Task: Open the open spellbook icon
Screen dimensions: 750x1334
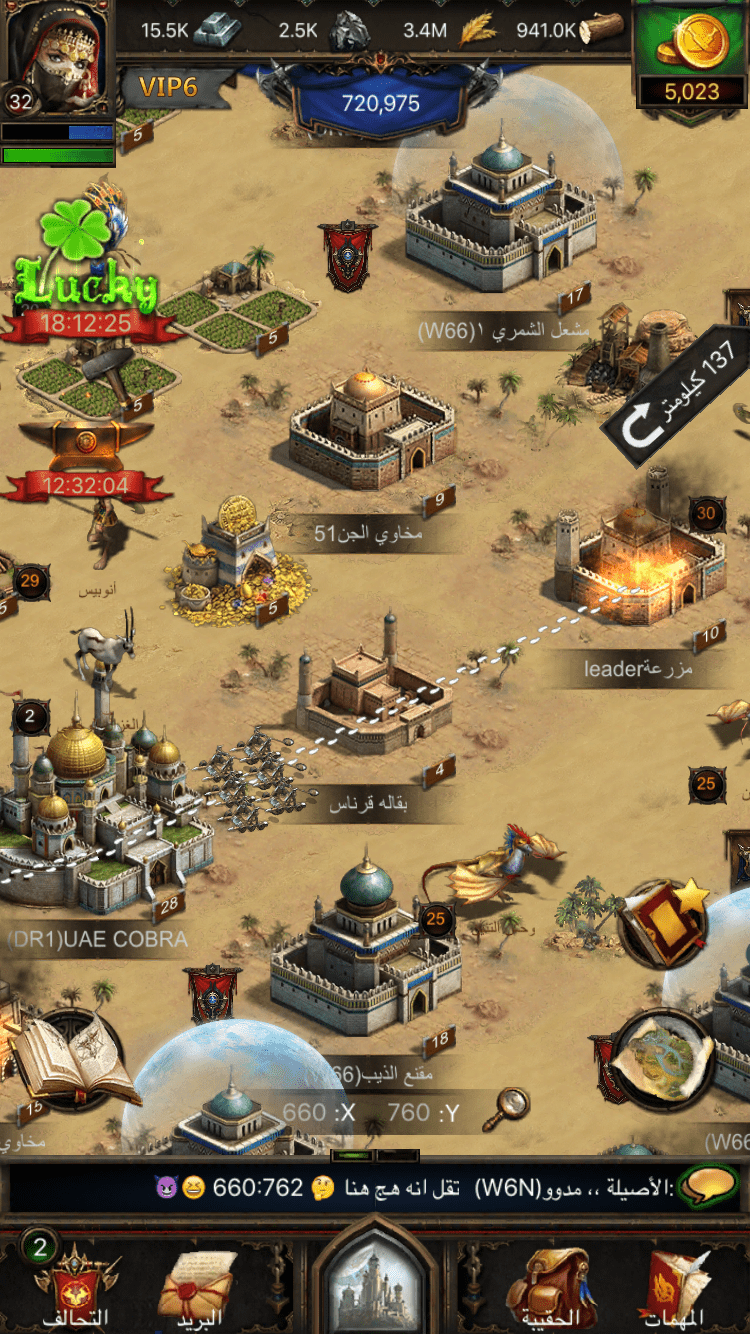Action: pyautogui.click(x=70, y=1060)
